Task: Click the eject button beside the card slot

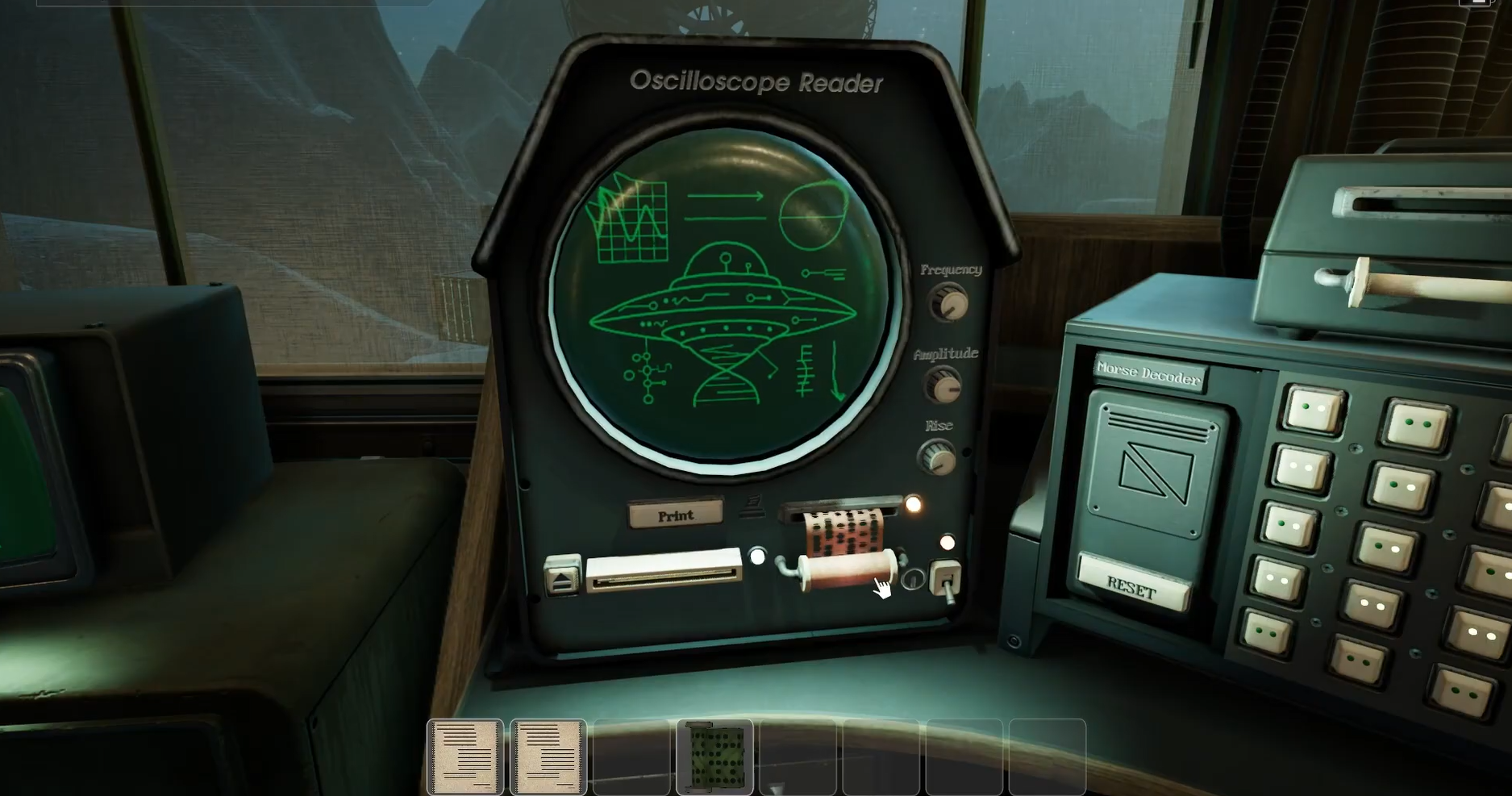Action: [x=562, y=575]
